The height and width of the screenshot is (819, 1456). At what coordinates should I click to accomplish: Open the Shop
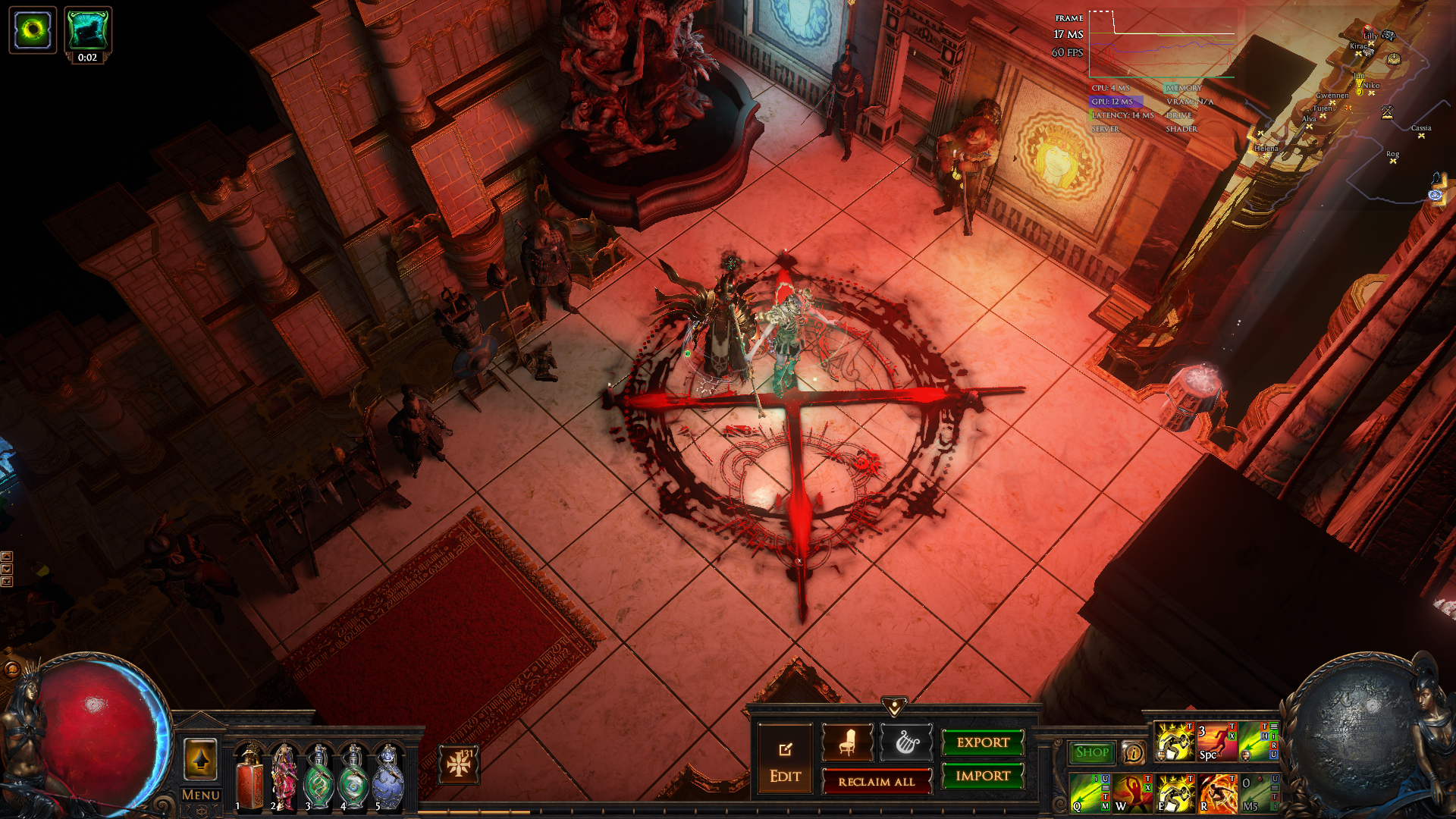click(1092, 752)
